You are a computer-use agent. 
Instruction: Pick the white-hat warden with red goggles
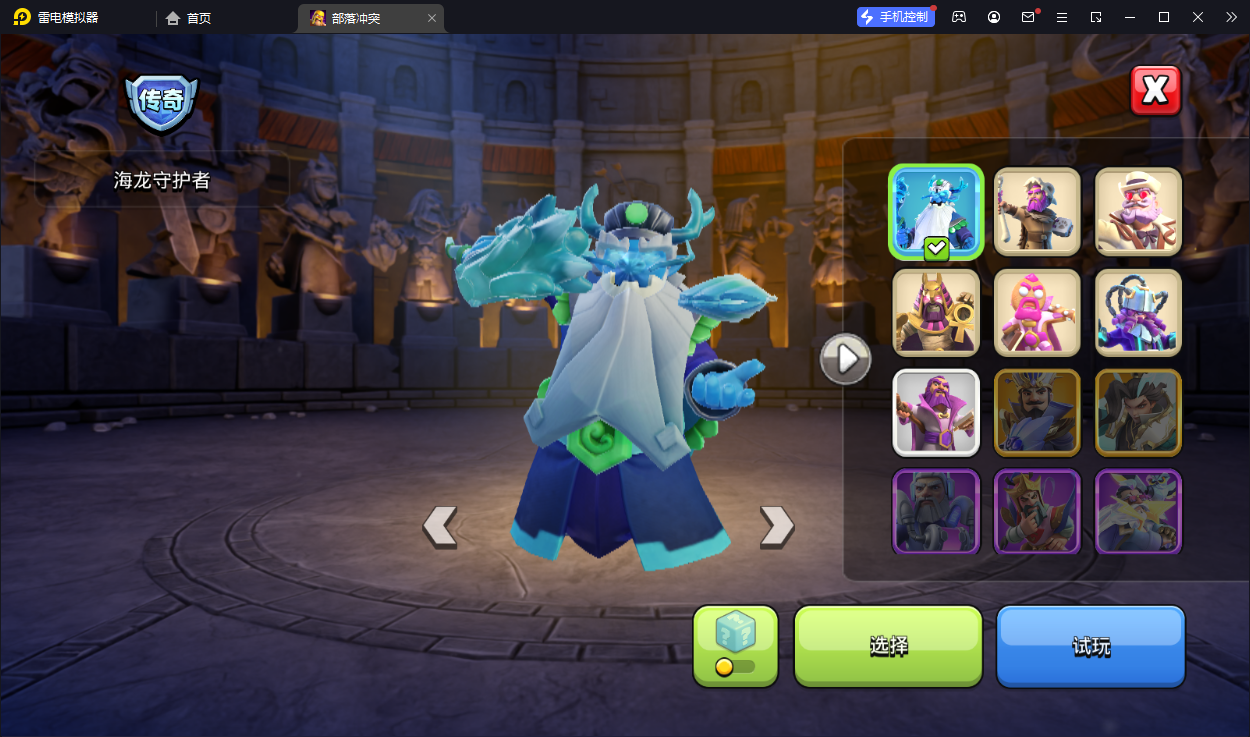(x=1138, y=212)
